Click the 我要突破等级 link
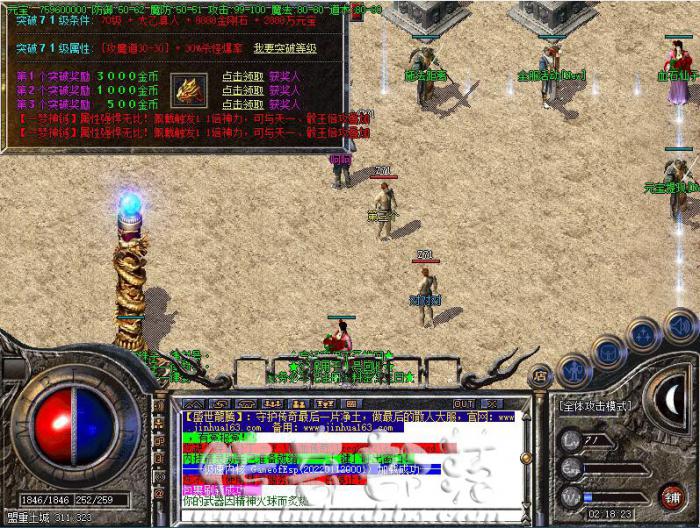The width and height of the screenshot is (700, 528). (285, 48)
